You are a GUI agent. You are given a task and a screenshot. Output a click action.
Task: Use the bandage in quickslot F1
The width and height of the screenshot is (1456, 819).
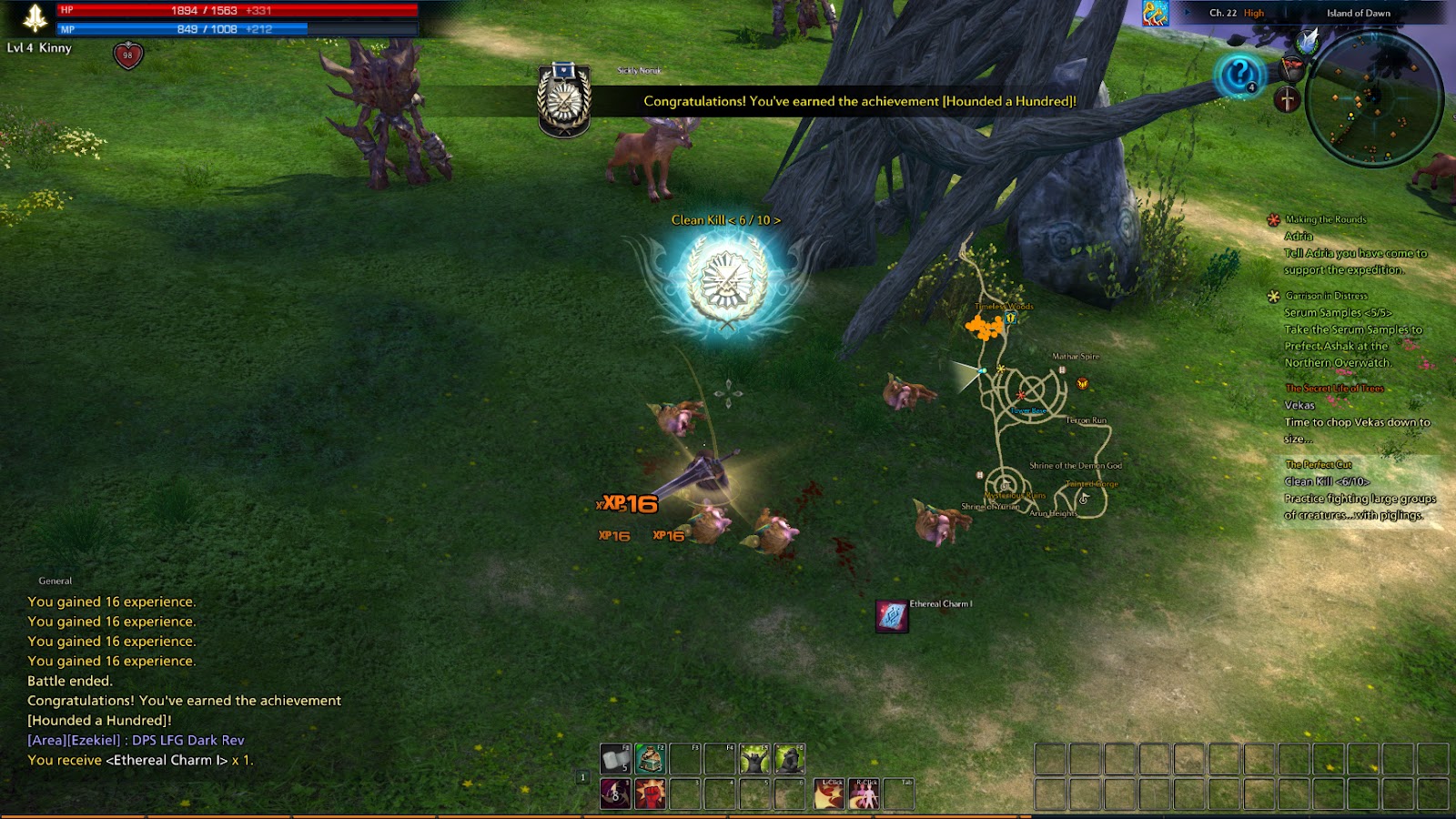click(x=615, y=758)
